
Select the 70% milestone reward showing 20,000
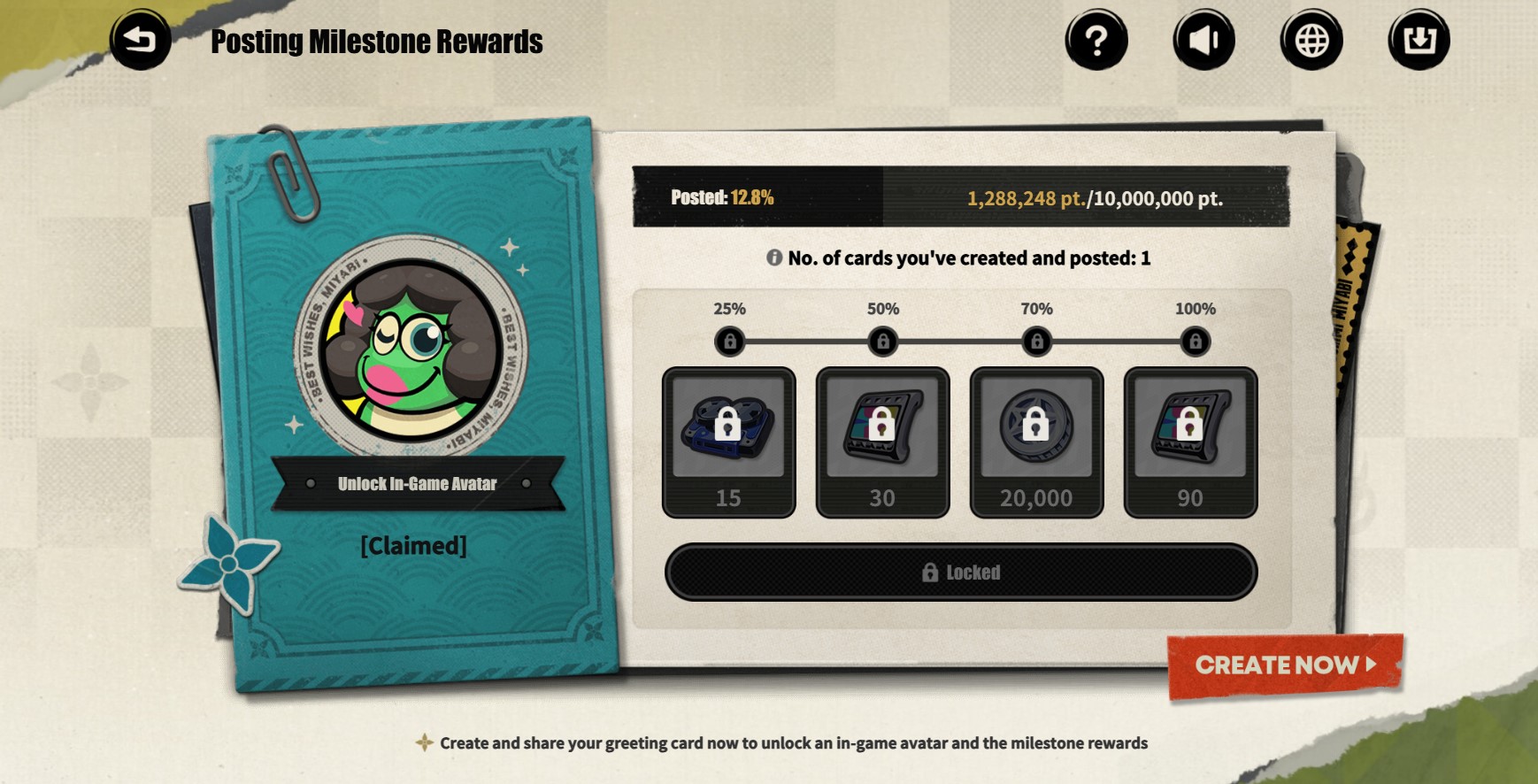coord(1036,442)
